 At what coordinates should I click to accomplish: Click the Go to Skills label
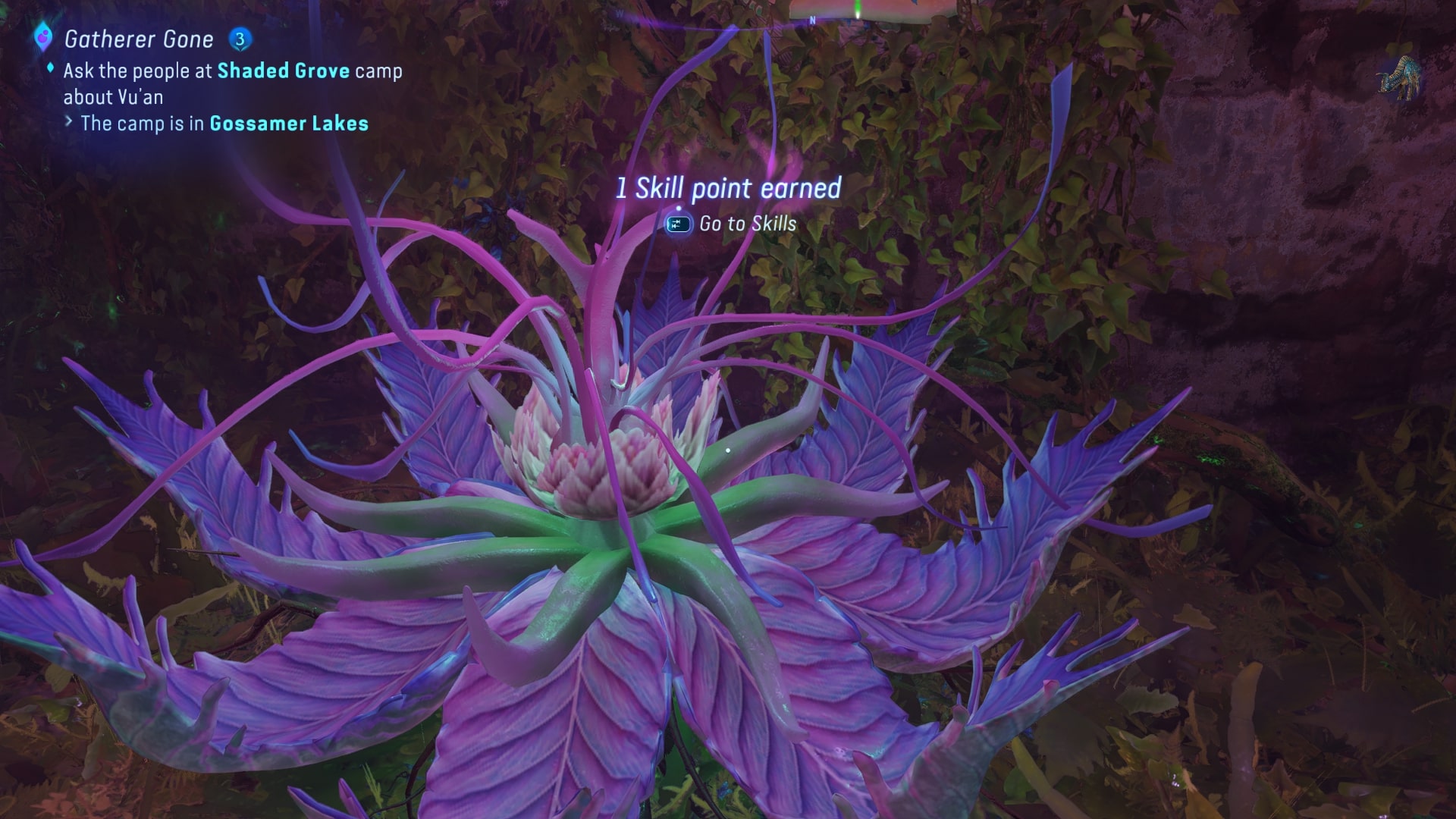[747, 224]
